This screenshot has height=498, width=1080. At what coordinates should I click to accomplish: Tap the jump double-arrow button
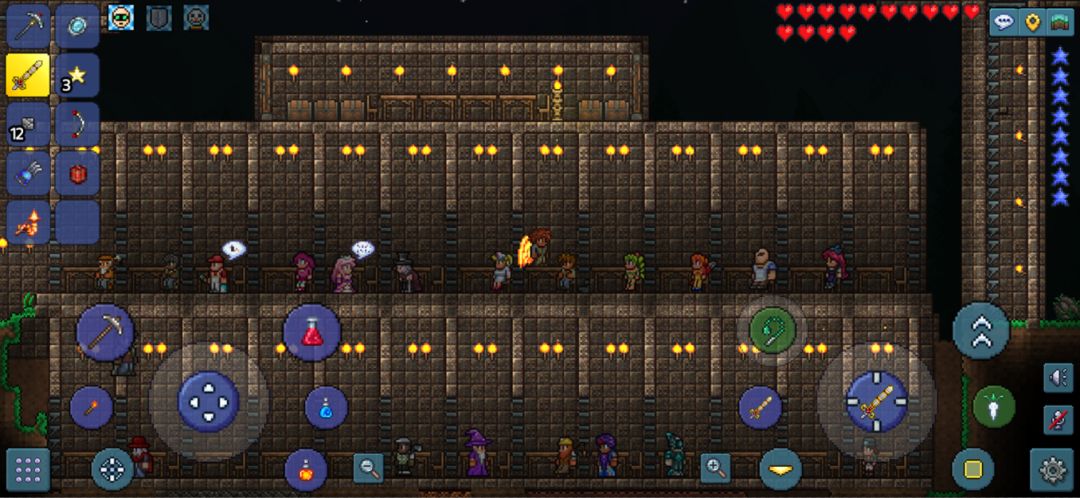coord(980,331)
